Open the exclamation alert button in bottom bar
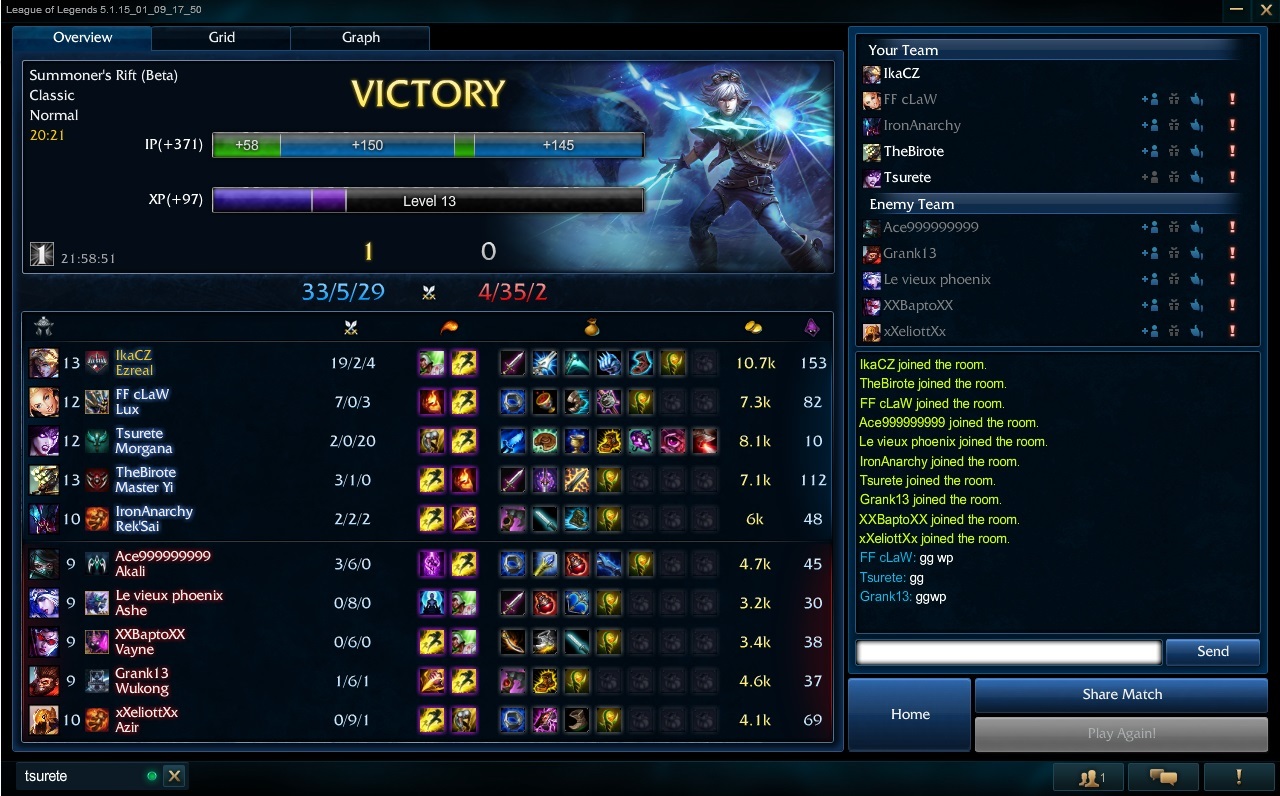The height and width of the screenshot is (796, 1280). [x=1238, y=777]
